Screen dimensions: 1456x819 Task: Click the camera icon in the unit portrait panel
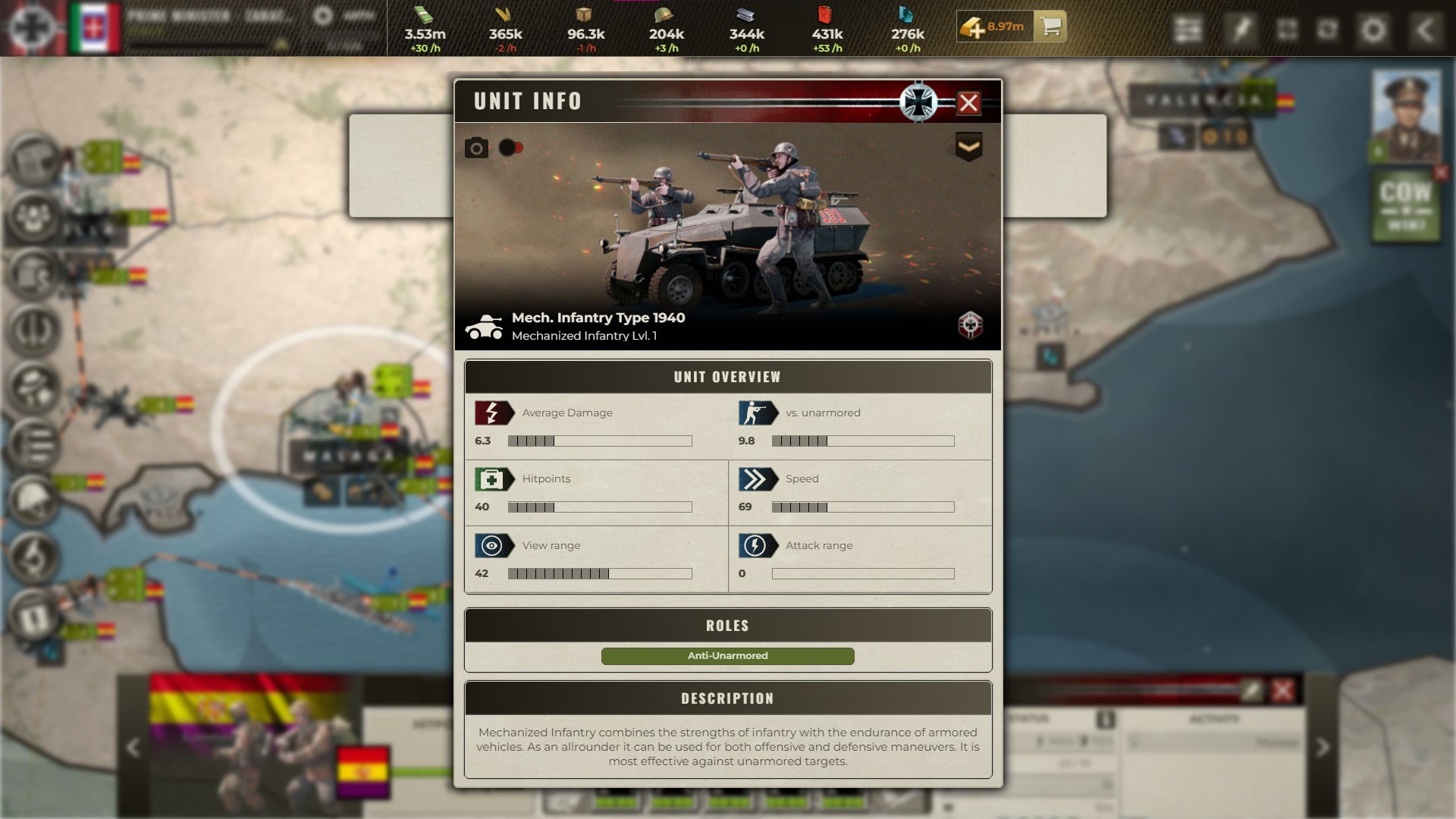(x=476, y=147)
